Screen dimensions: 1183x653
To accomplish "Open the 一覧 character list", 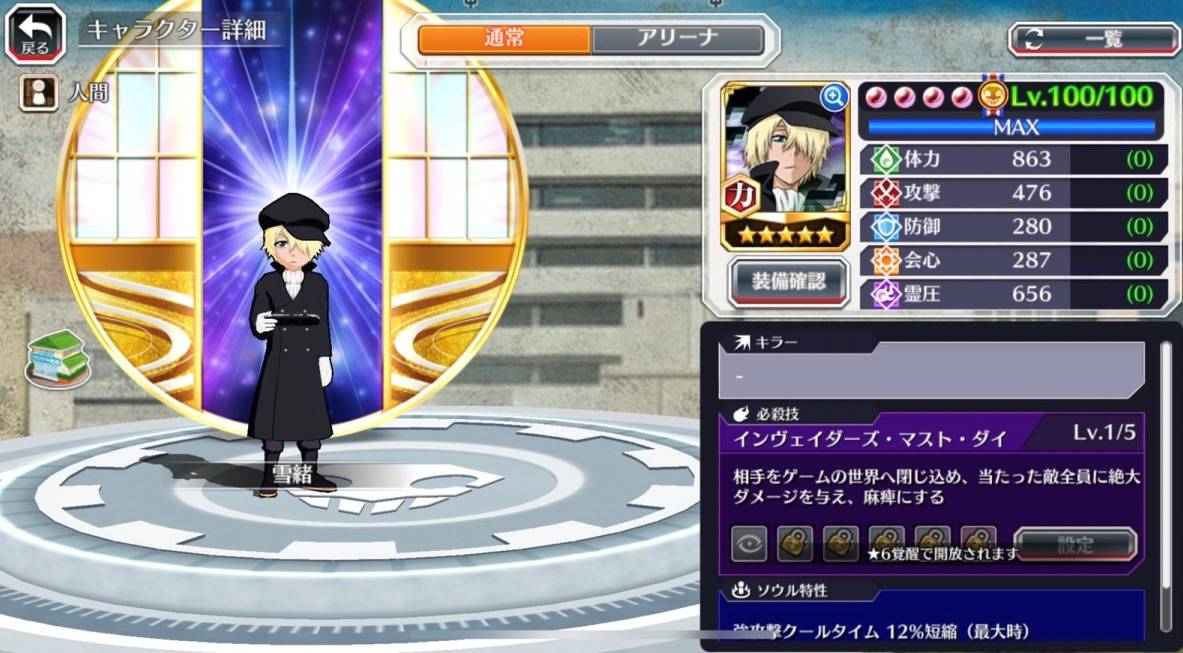I will coord(1094,39).
